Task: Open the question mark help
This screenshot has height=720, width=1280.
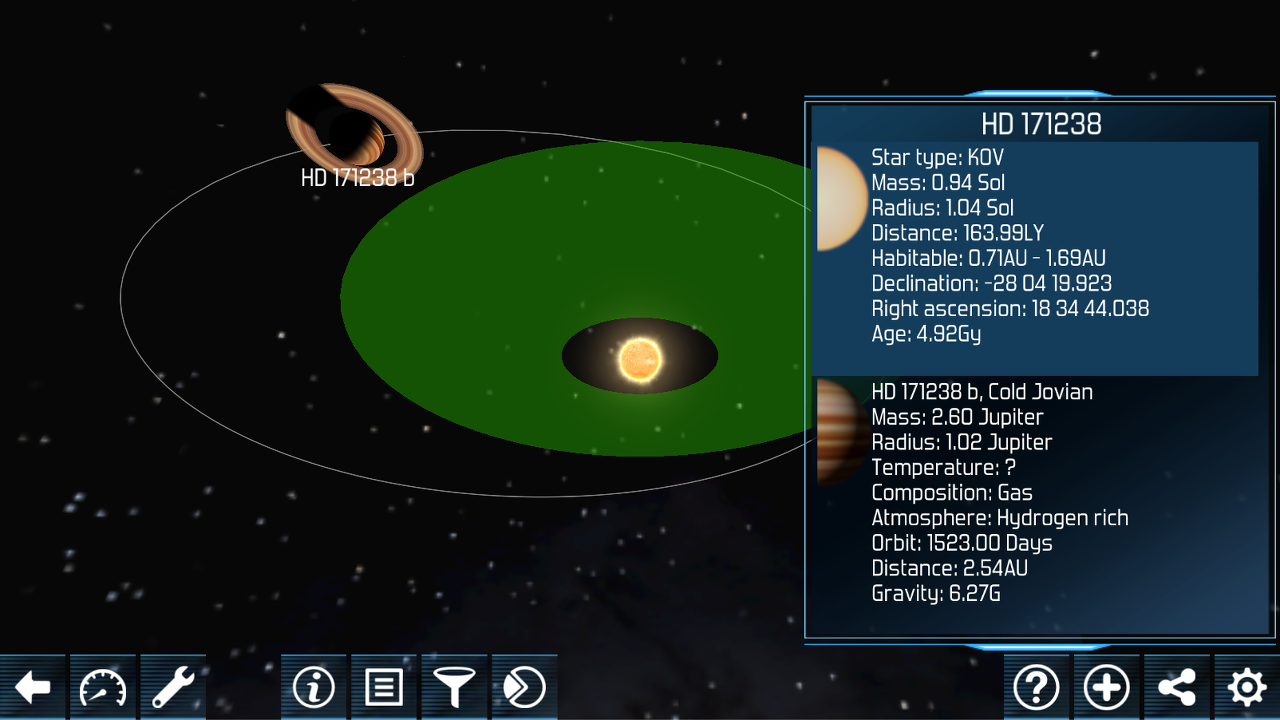Action: point(1036,688)
